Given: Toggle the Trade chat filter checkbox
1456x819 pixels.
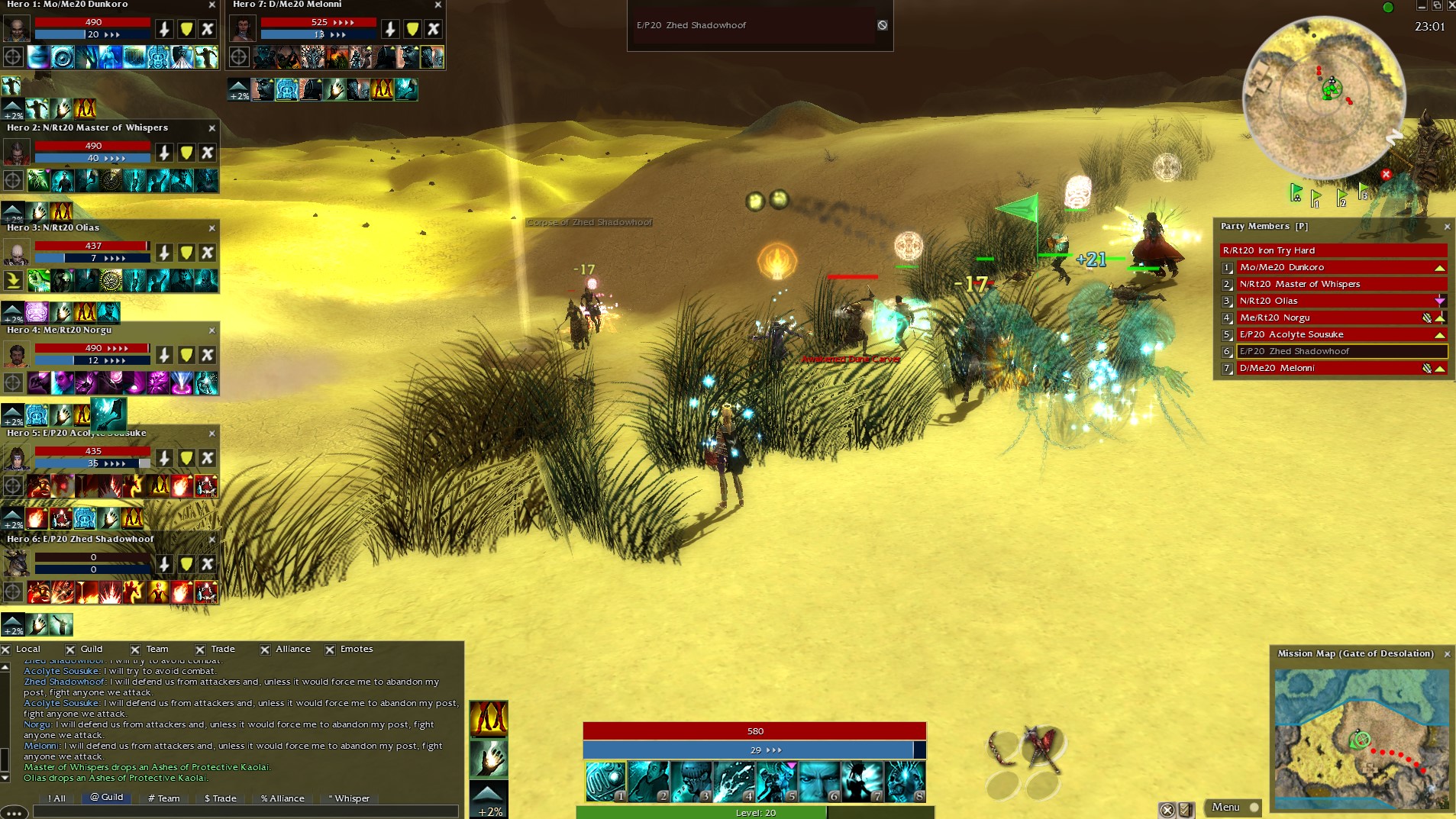Looking at the screenshot, I should [x=200, y=650].
